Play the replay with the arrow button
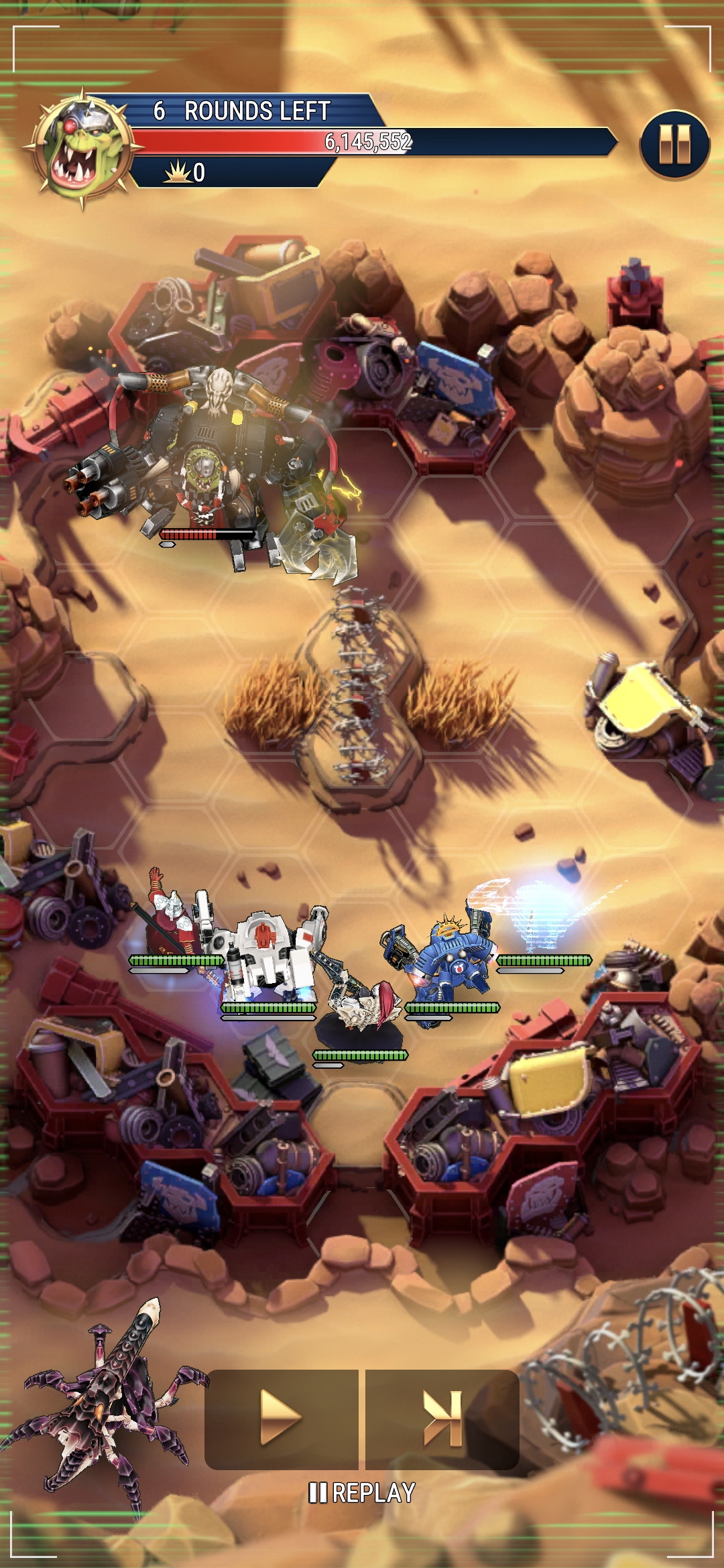 [281, 1418]
